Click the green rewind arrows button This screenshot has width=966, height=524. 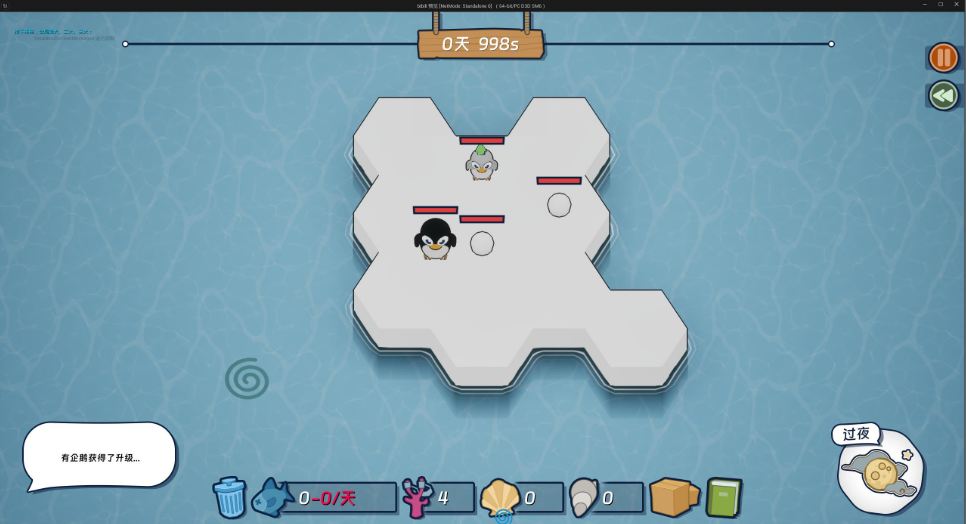point(943,95)
